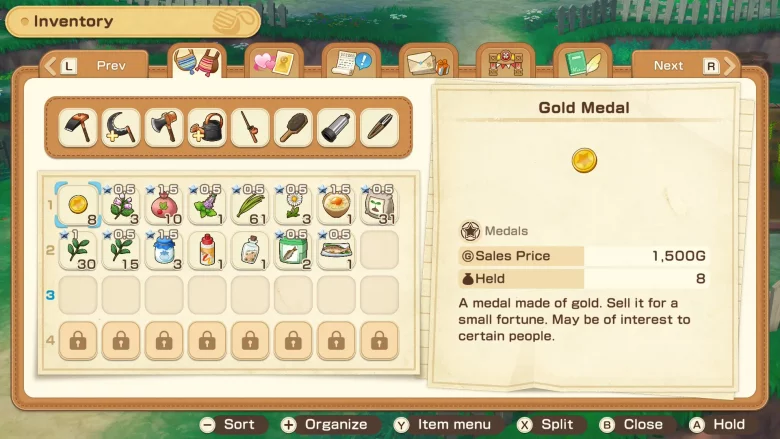Switch to the scroll notes tab

[351, 64]
